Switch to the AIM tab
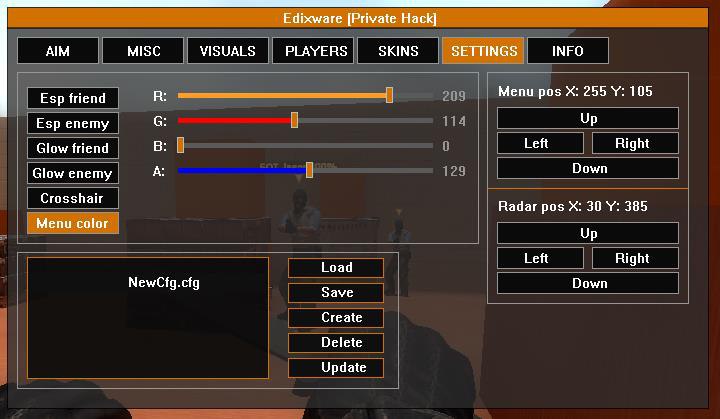Viewport: 720px width, 419px height. tap(57, 51)
